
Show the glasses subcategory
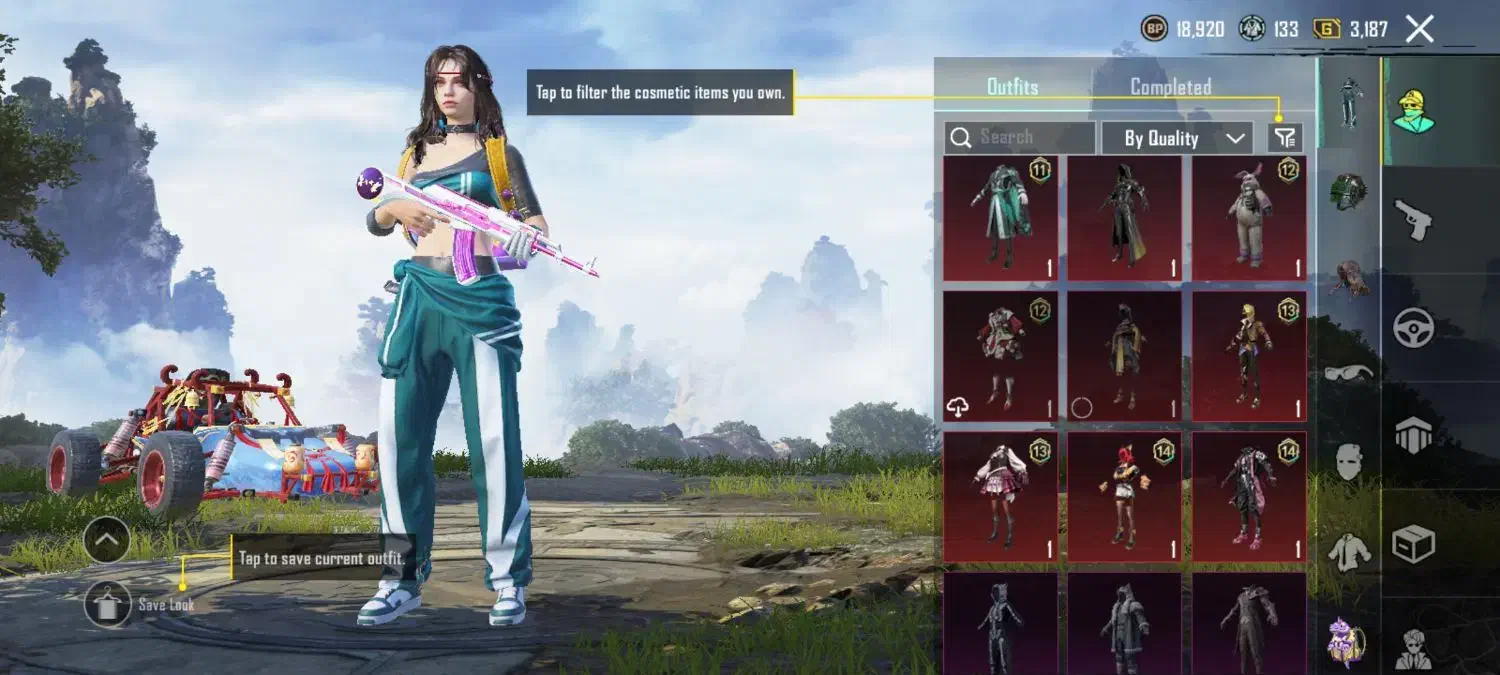[1348, 373]
